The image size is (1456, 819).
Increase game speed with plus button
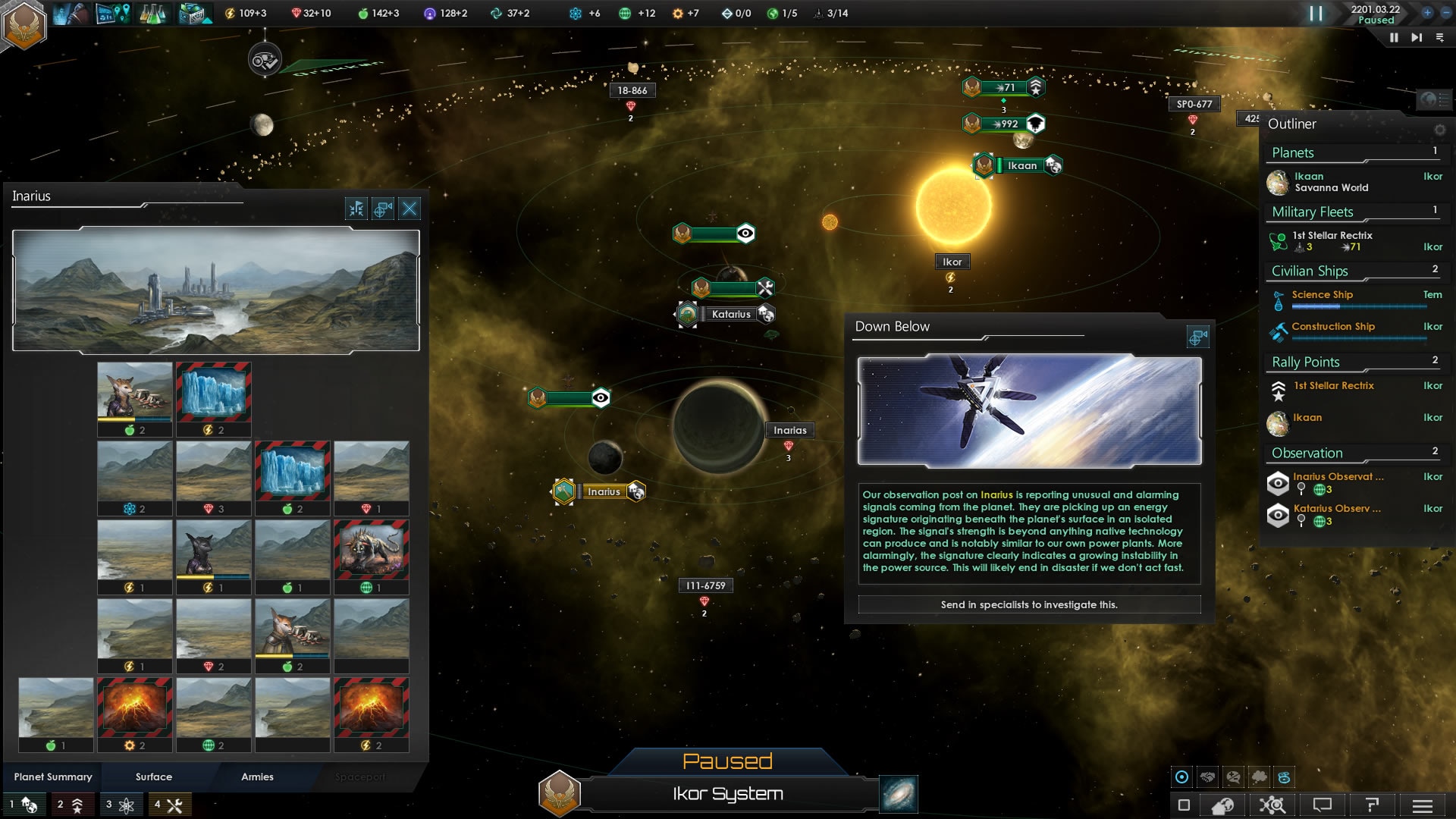pos(1427,13)
